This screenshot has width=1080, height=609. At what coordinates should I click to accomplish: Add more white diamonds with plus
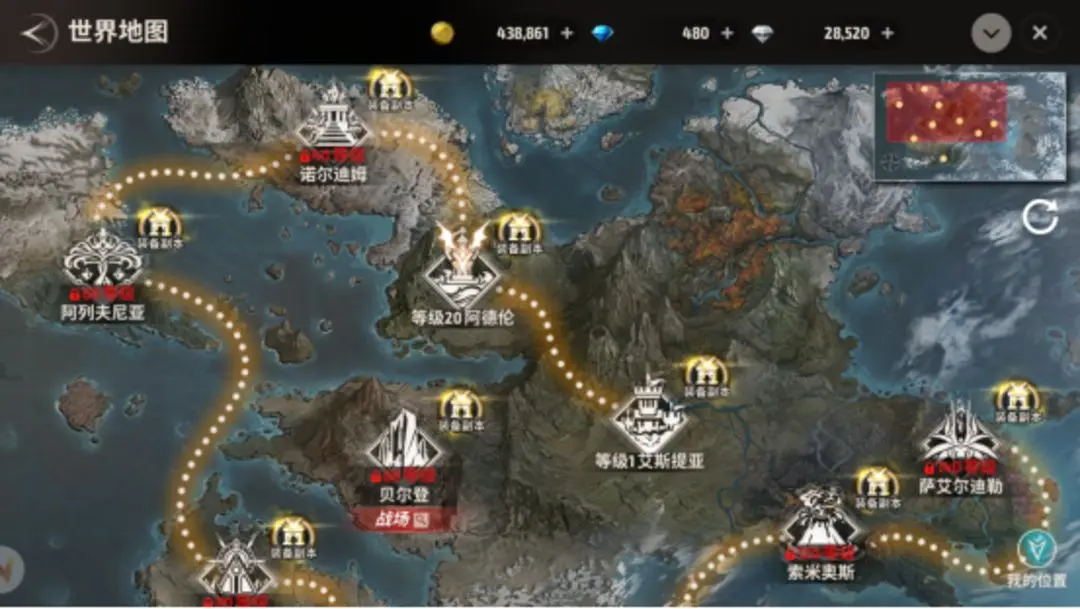point(887,33)
